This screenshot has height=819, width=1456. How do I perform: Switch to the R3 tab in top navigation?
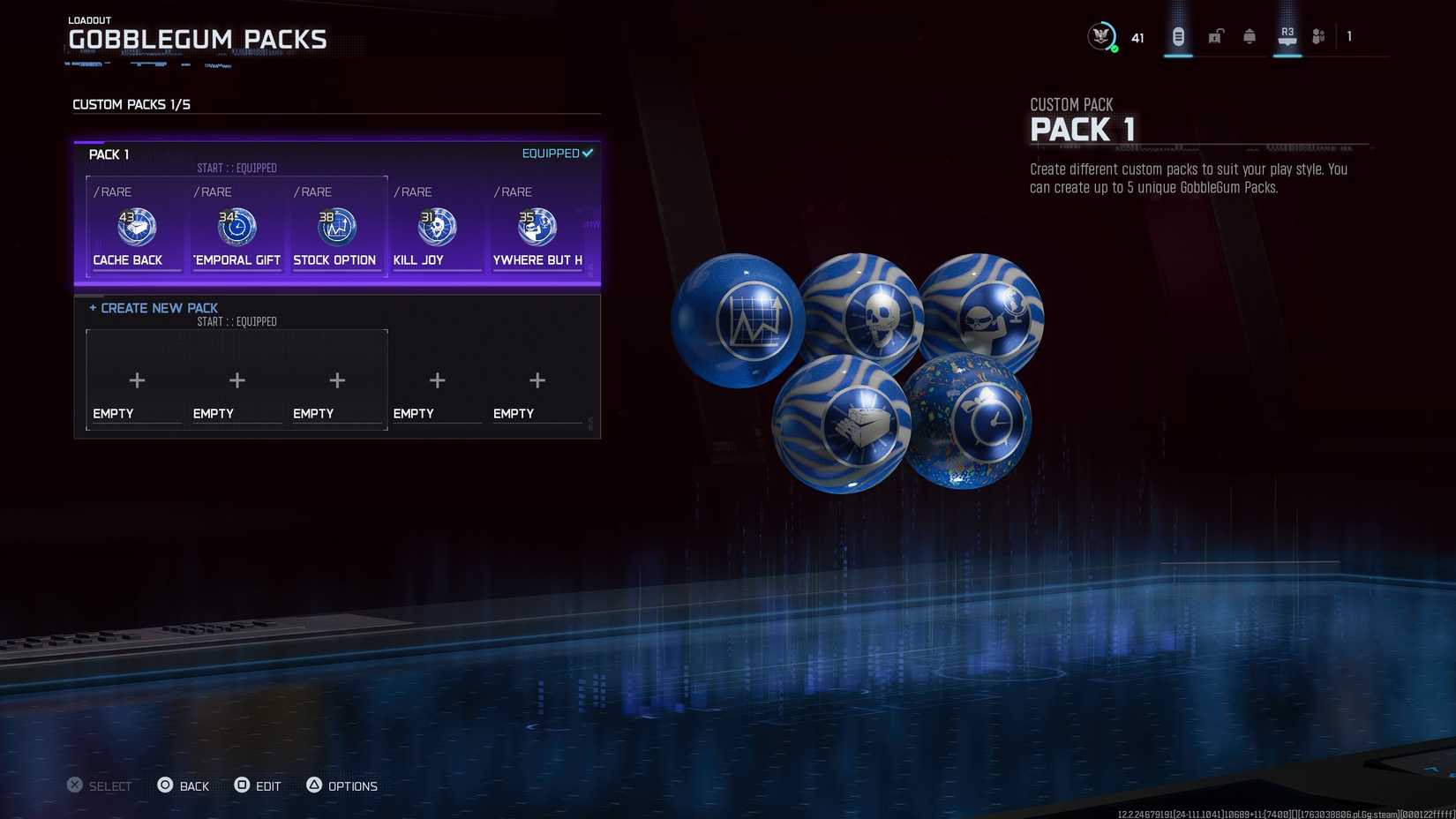[1286, 35]
